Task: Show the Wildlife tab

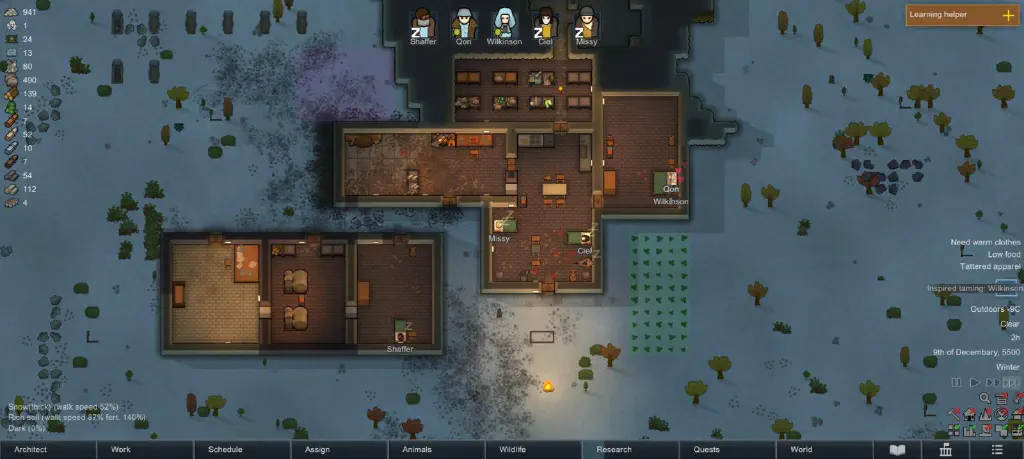Action: tap(511, 450)
